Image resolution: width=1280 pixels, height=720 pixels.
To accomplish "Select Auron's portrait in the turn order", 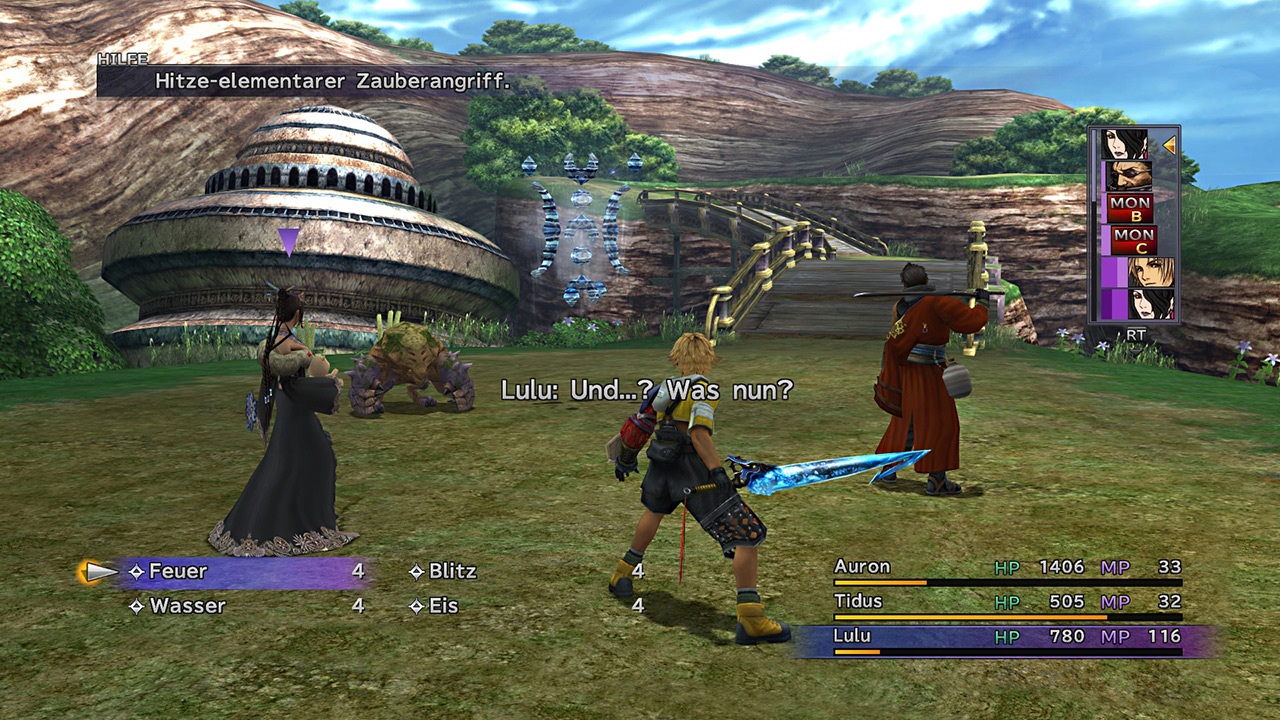I will coord(1129,177).
